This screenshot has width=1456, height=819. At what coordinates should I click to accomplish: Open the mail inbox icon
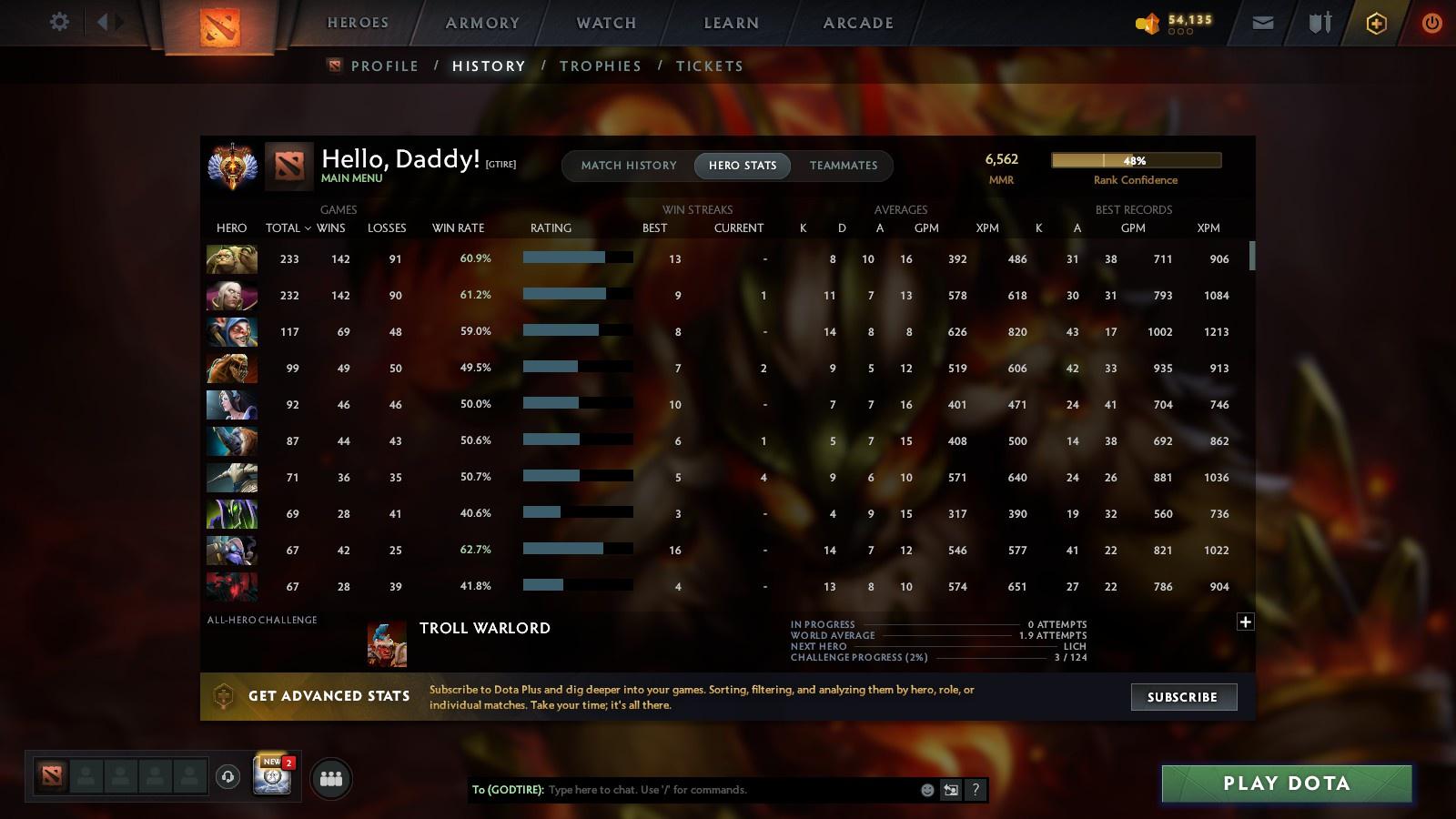[1263, 22]
